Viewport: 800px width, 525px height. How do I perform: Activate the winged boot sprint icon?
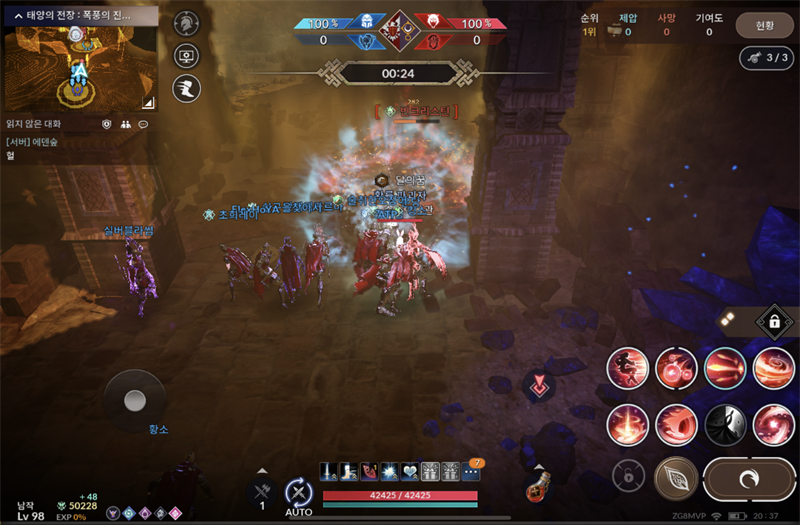pos(186,88)
